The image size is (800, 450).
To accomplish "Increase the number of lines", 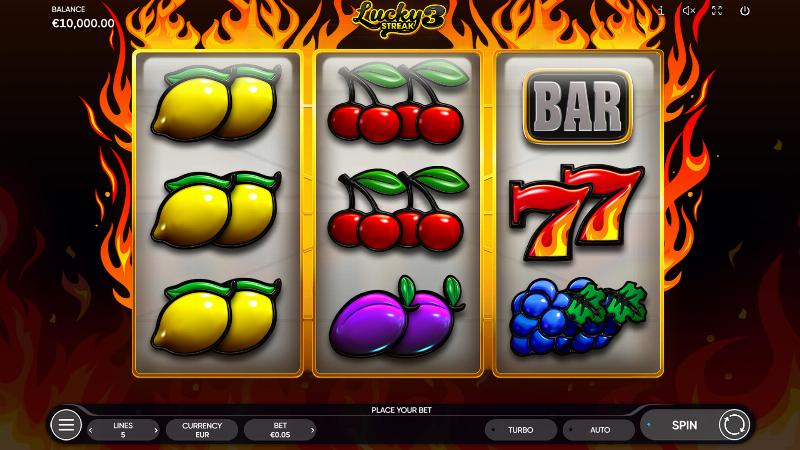I will click(155, 430).
